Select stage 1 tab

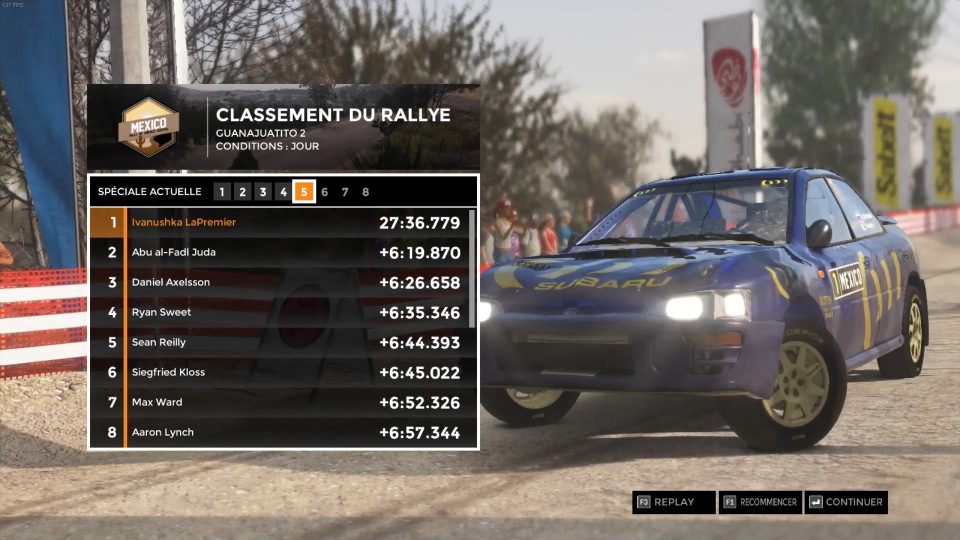click(x=222, y=192)
